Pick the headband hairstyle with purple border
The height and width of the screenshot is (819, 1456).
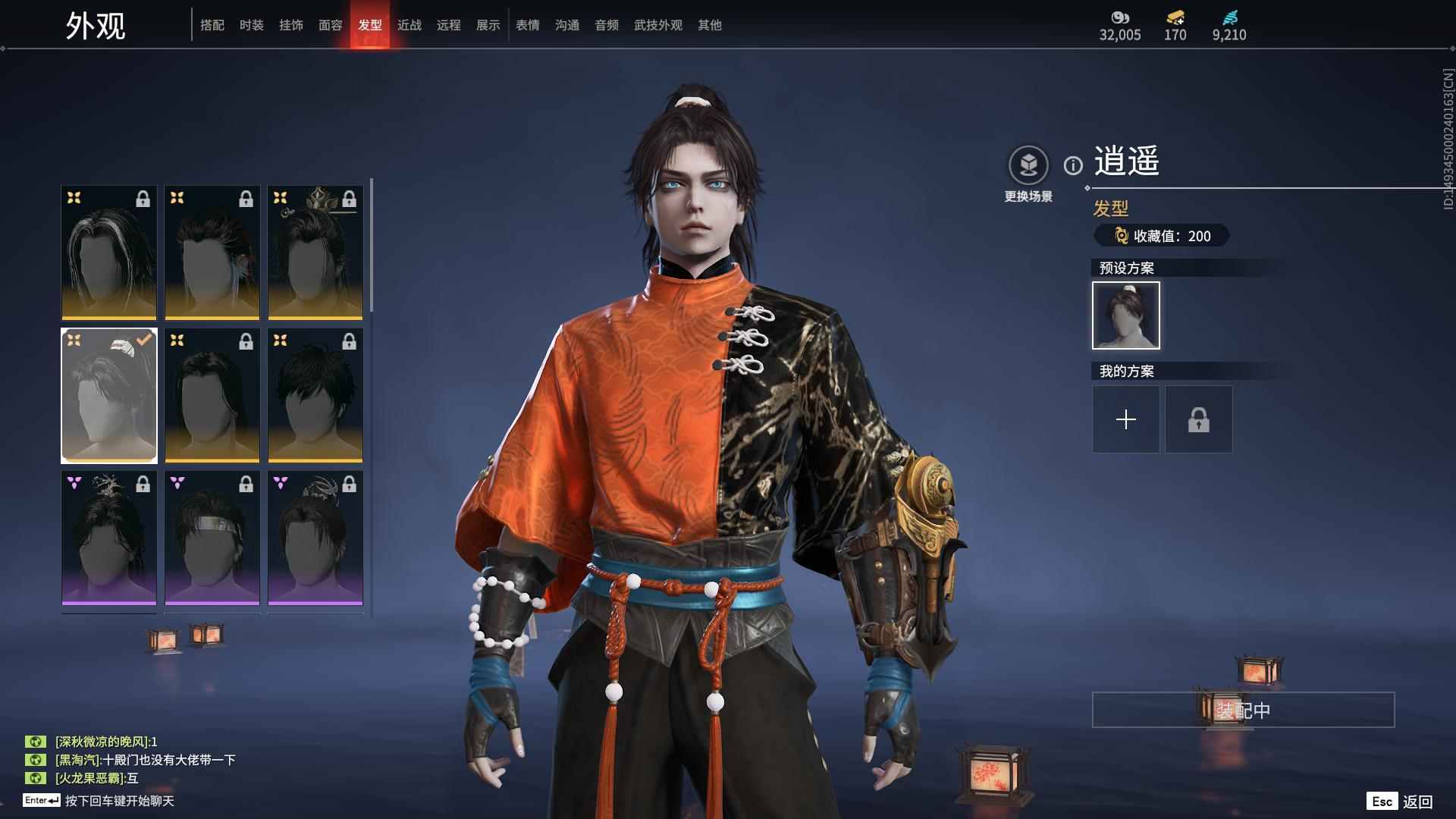click(x=212, y=538)
